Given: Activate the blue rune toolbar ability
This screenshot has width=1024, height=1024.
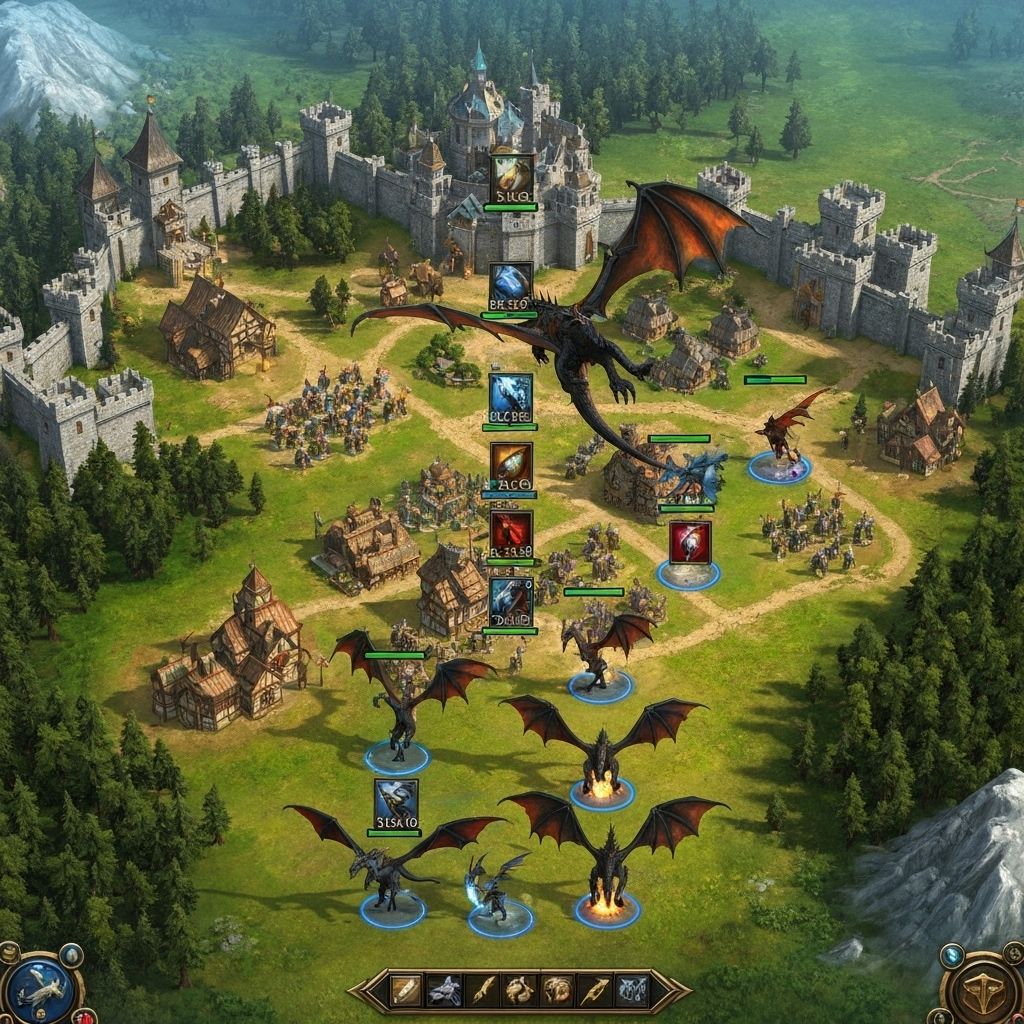Looking at the screenshot, I should click(x=631, y=990).
